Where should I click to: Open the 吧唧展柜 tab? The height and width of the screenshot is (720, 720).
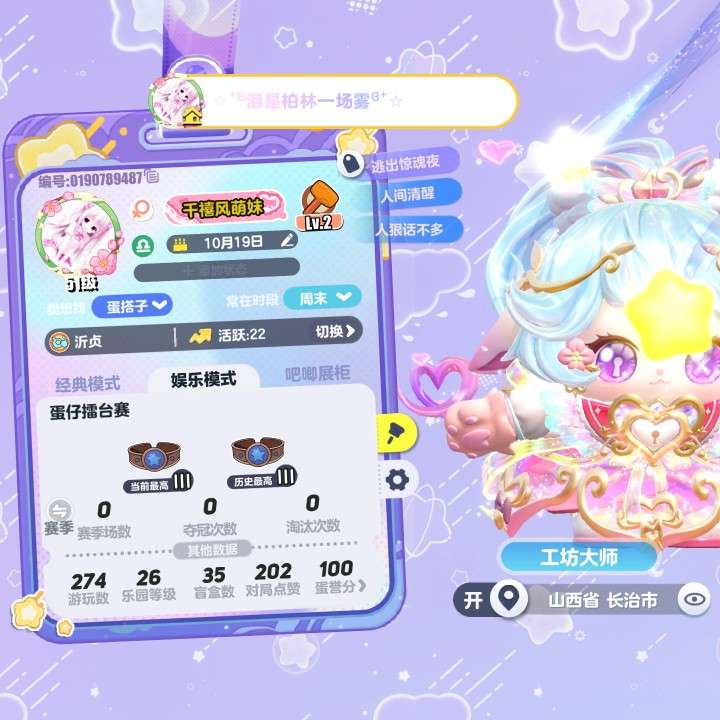pyautogui.click(x=318, y=375)
